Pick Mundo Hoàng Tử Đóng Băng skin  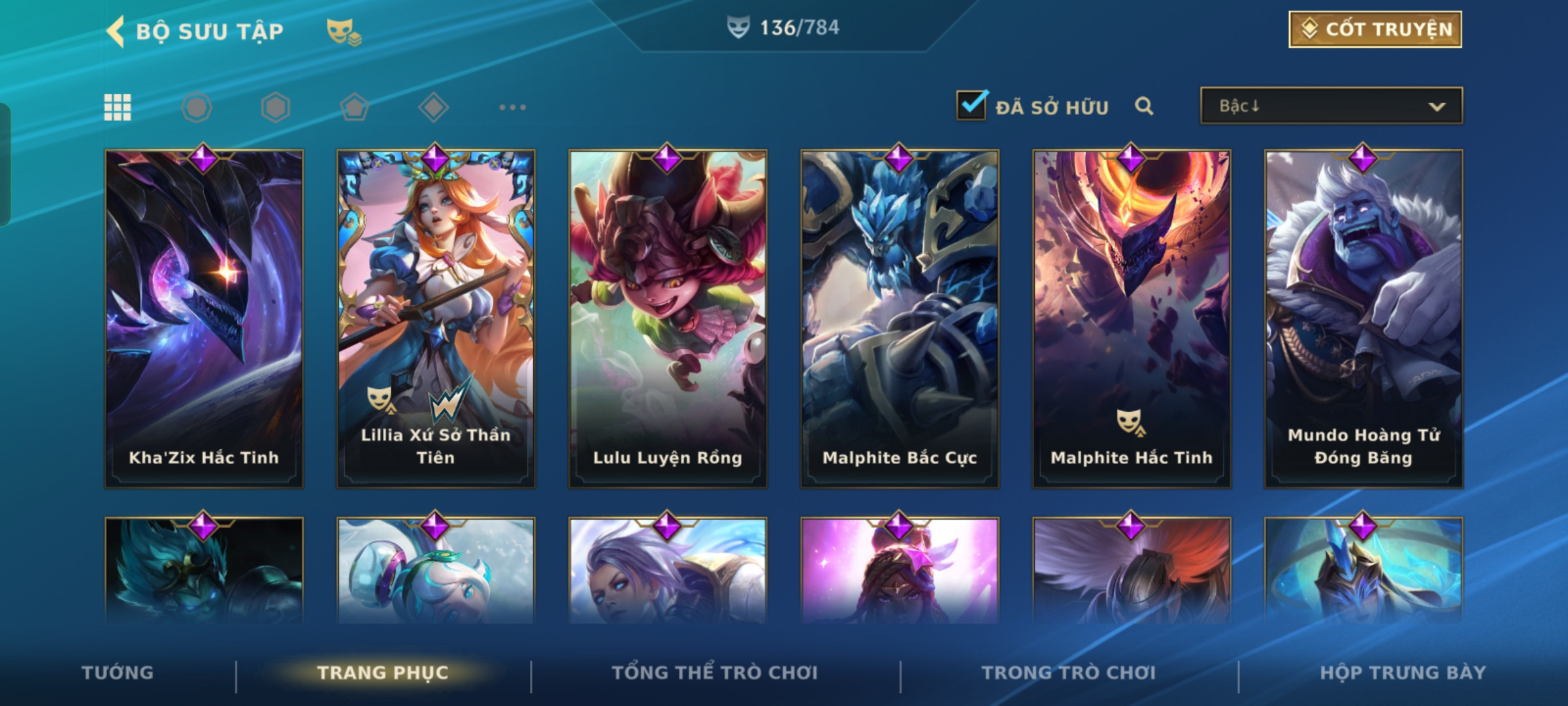pos(1364,319)
